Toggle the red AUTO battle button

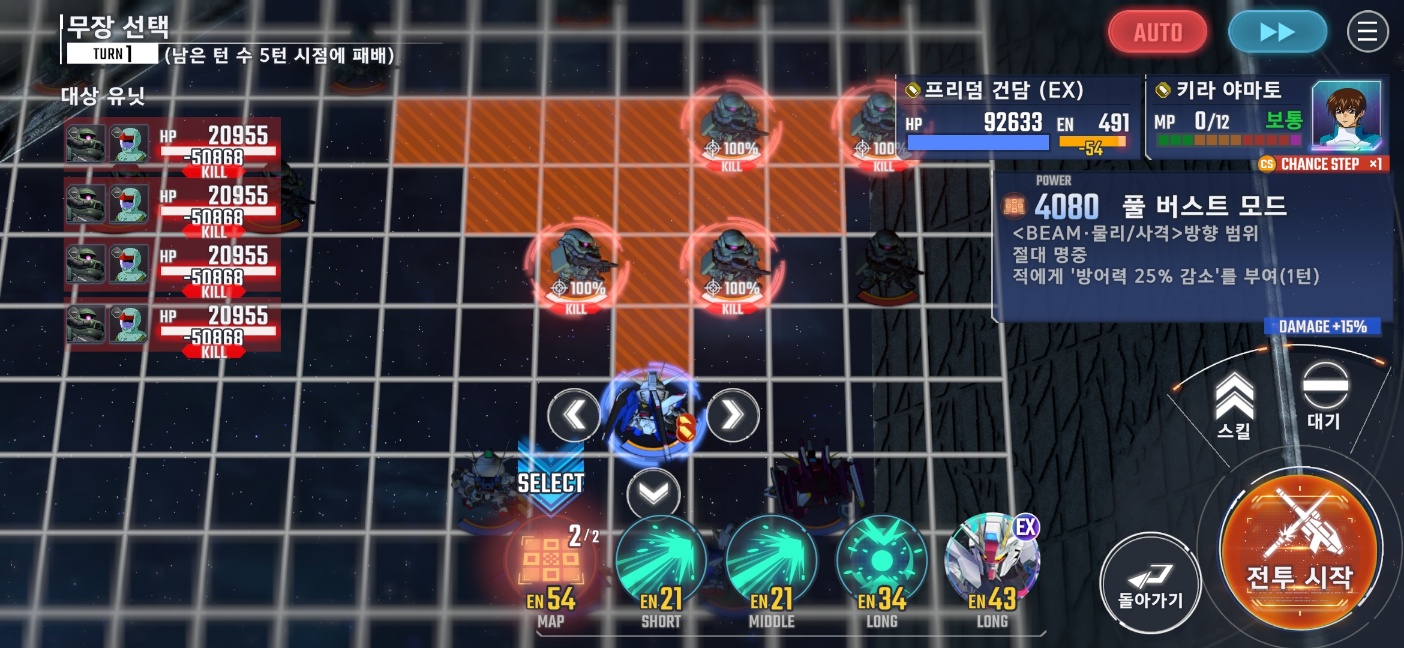click(x=1157, y=32)
